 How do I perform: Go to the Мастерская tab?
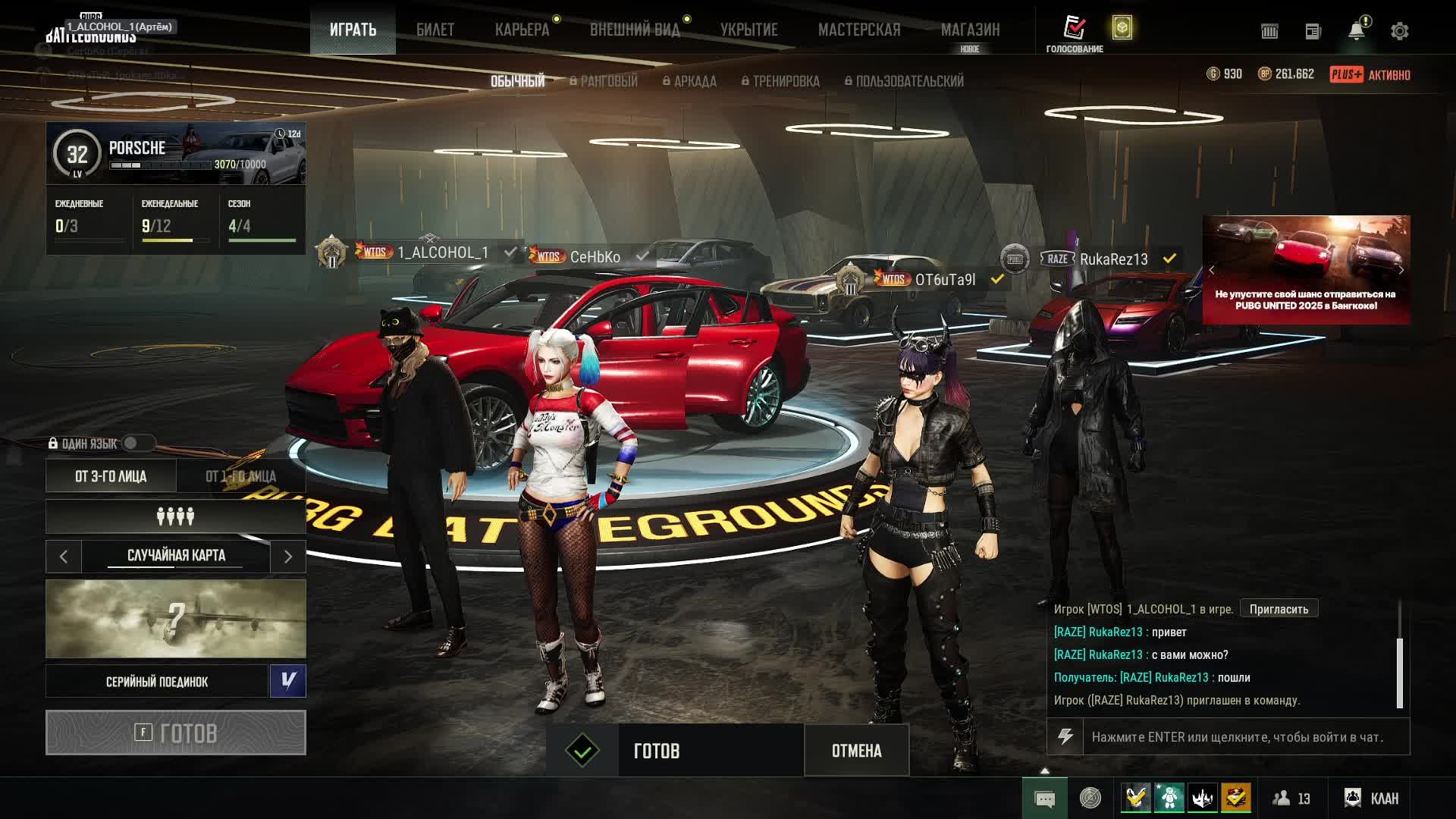[859, 30]
